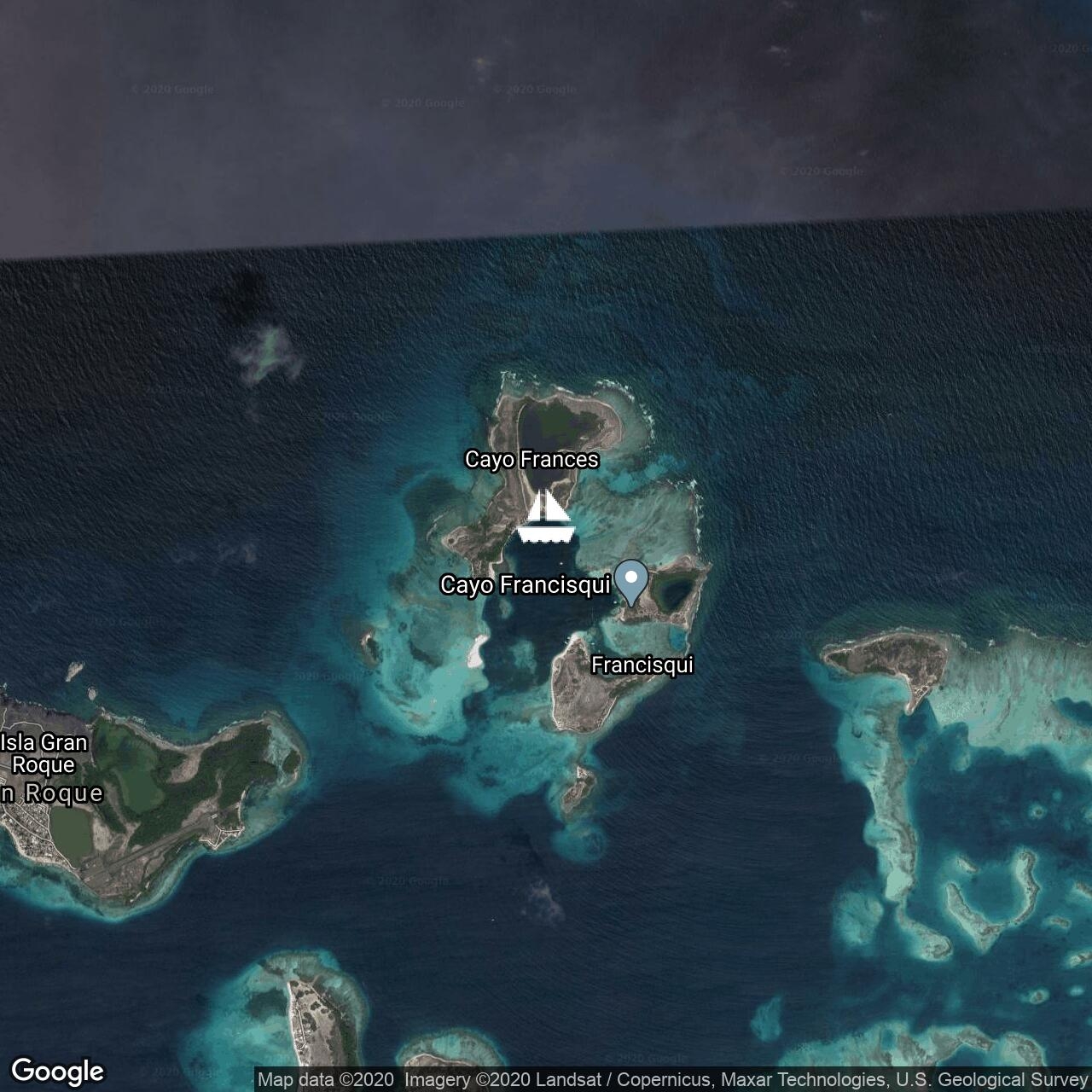
Task: Open the Google logo link
Action: click(x=57, y=1072)
